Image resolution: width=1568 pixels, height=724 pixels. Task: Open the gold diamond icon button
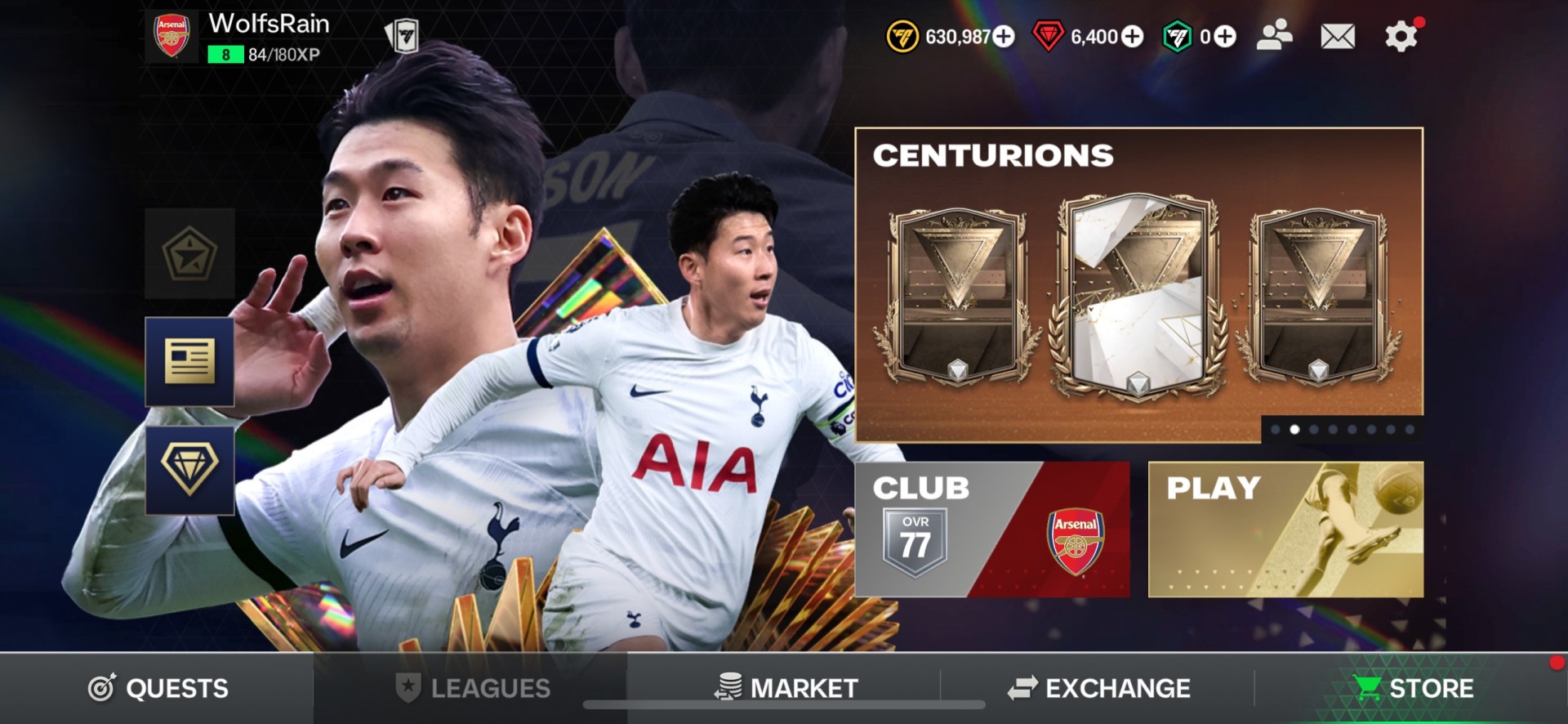coord(189,470)
